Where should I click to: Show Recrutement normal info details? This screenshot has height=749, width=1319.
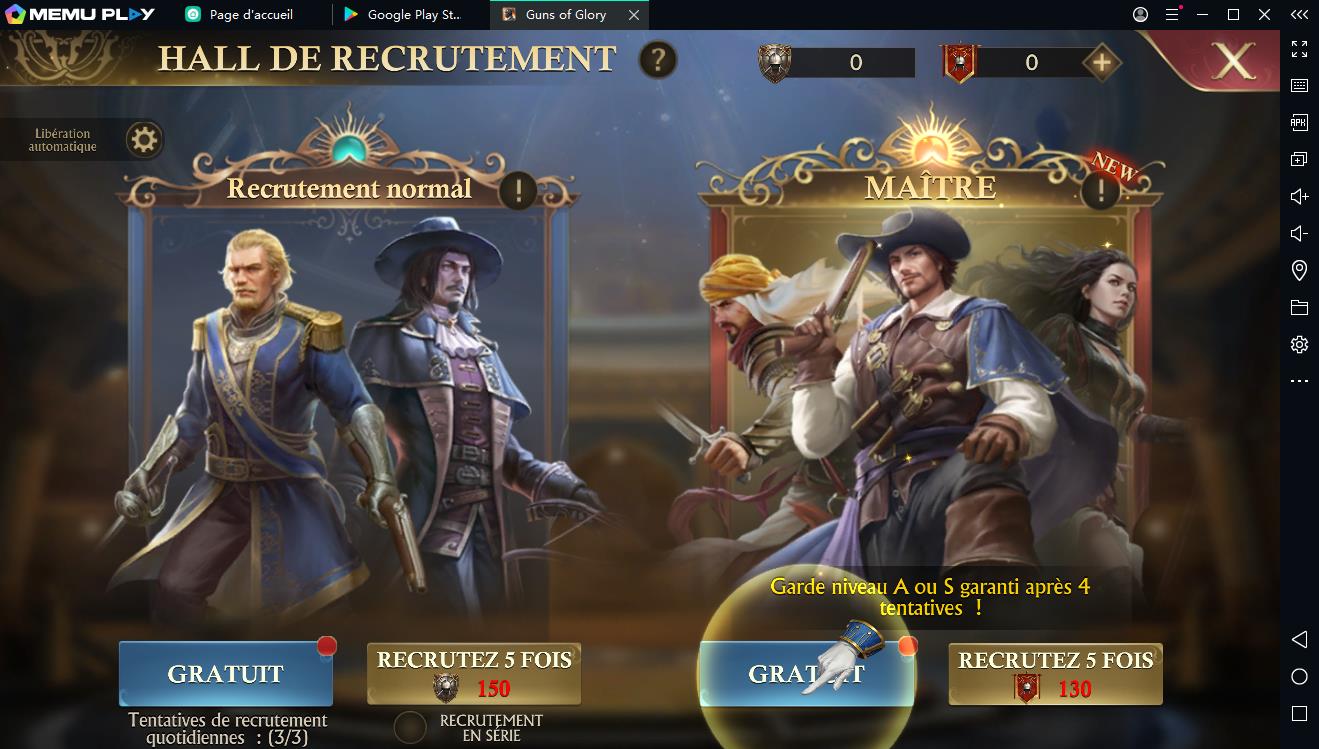[x=518, y=189]
